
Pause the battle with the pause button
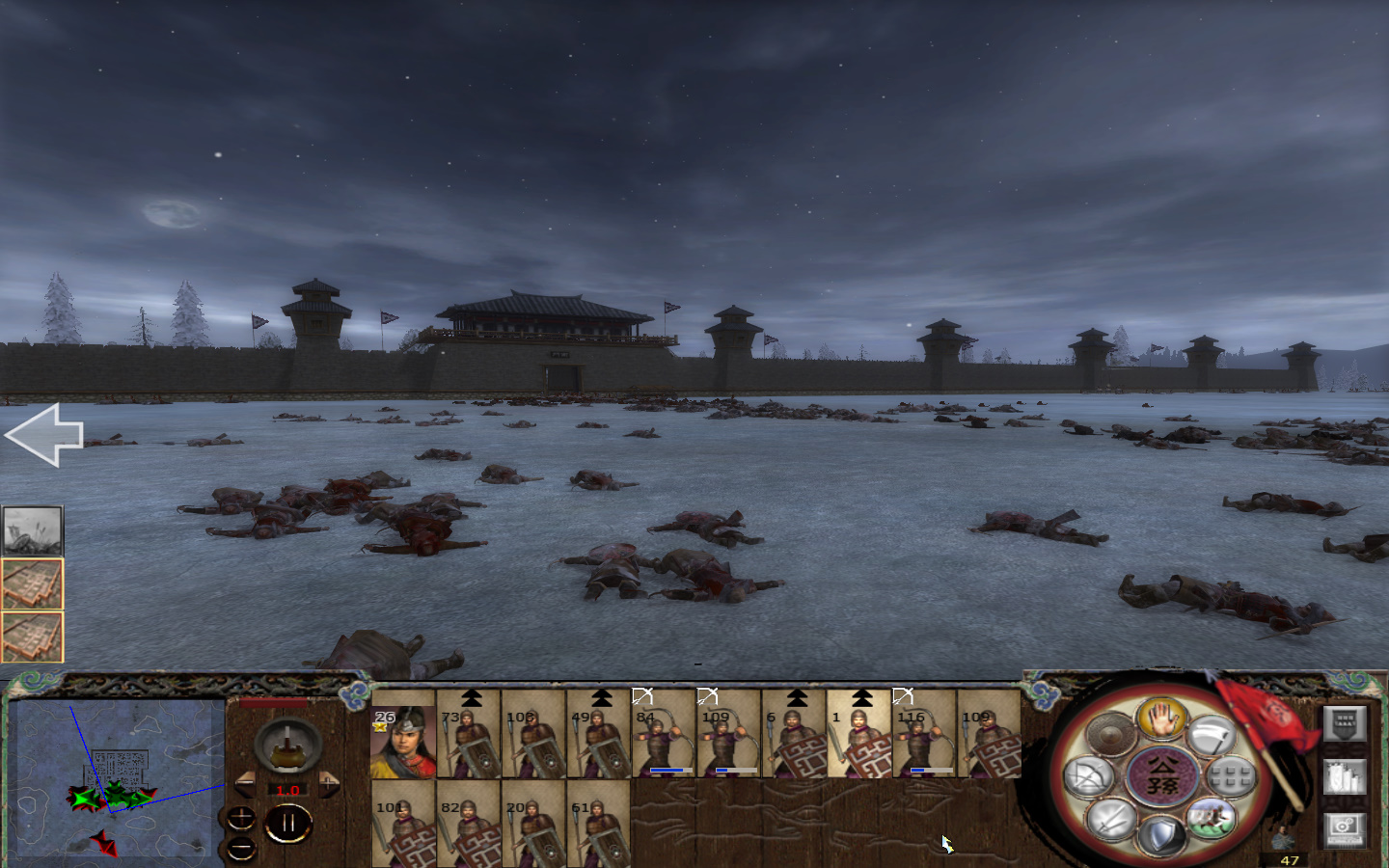tap(288, 823)
